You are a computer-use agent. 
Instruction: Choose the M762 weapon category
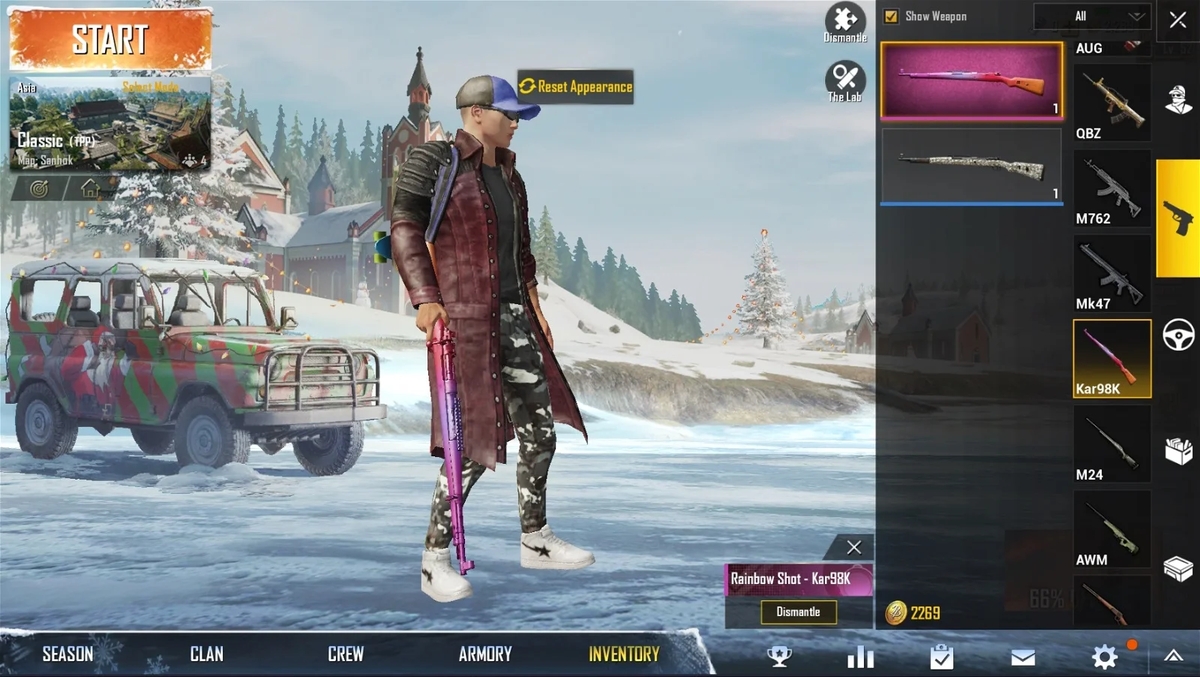point(1112,189)
